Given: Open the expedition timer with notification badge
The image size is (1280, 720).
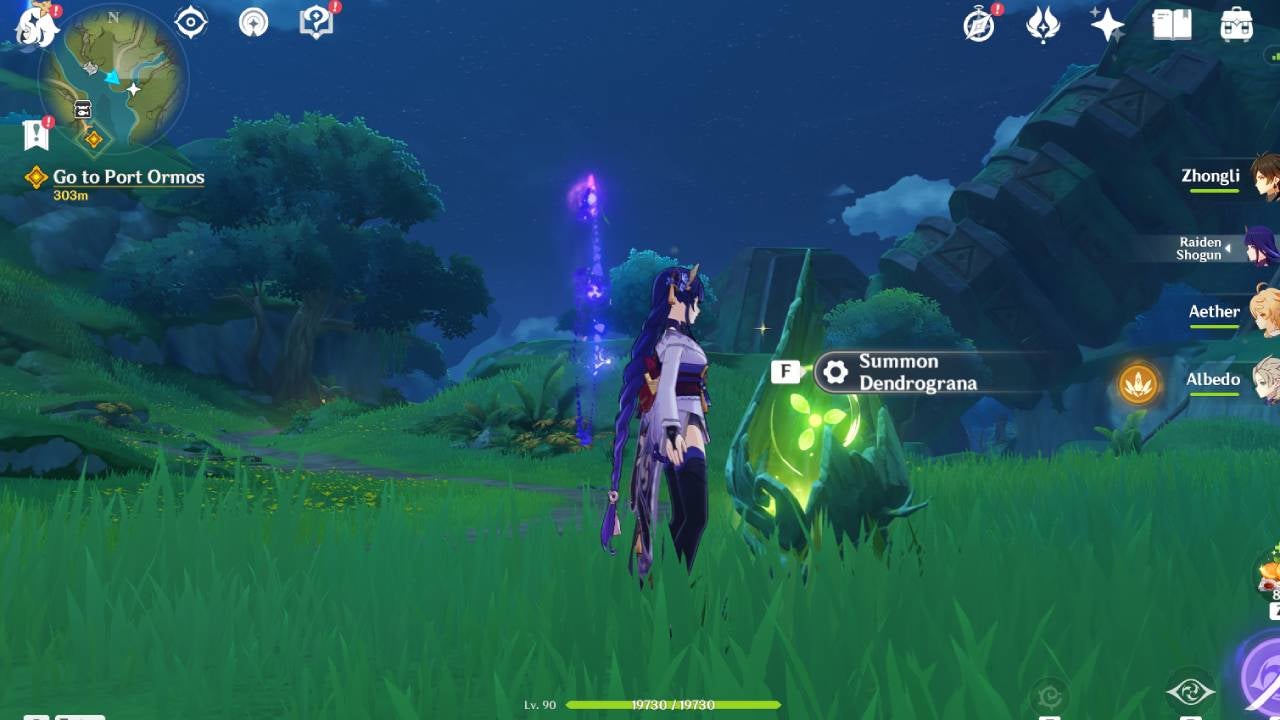Looking at the screenshot, I should [x=976, y=25].
